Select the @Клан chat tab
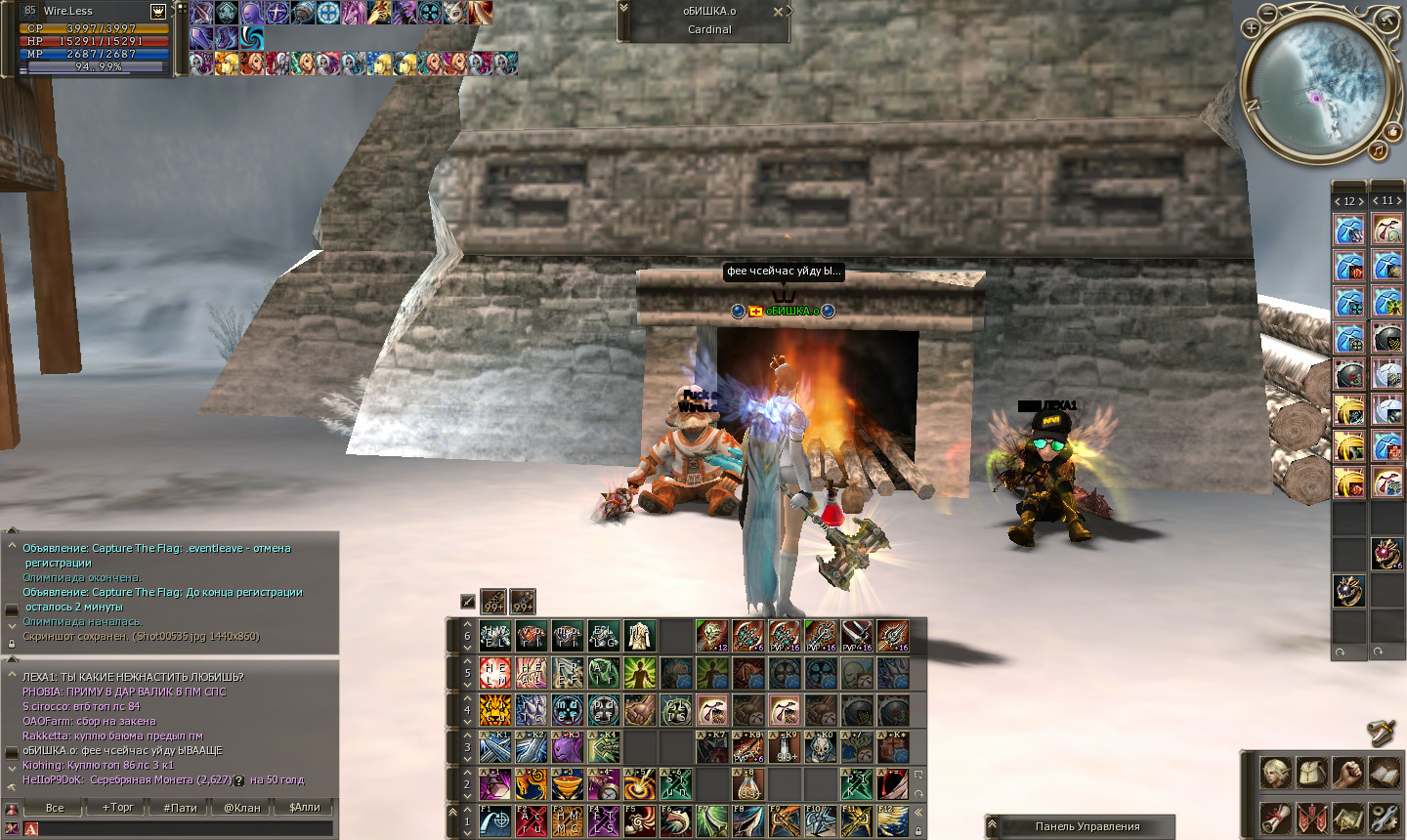This screenshot has width=1407, height=840. [242, 808]
